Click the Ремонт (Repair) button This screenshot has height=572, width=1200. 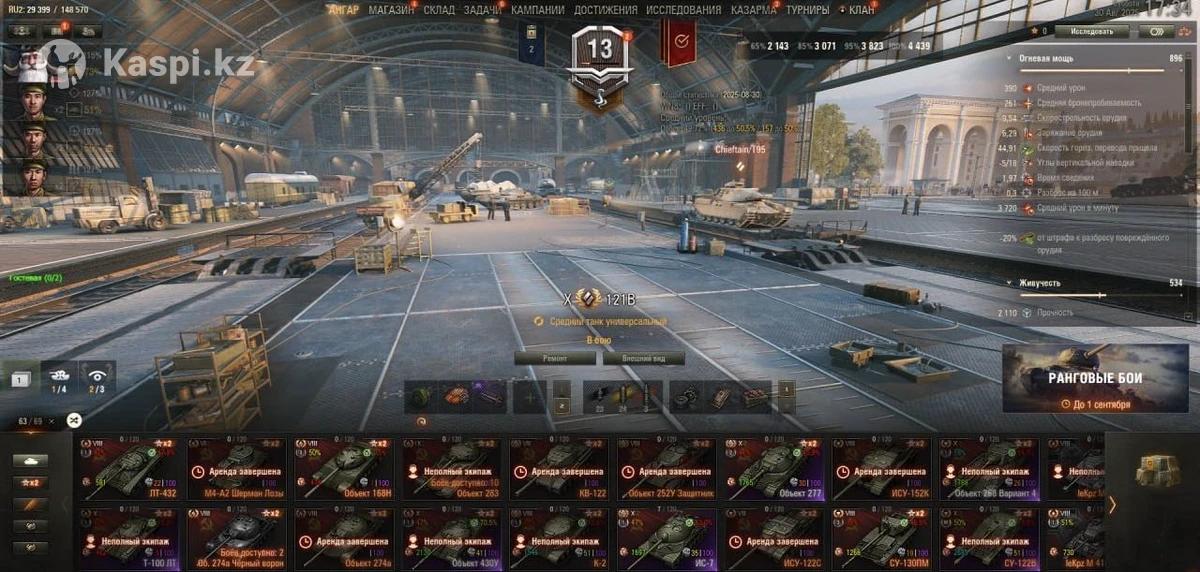555,358
